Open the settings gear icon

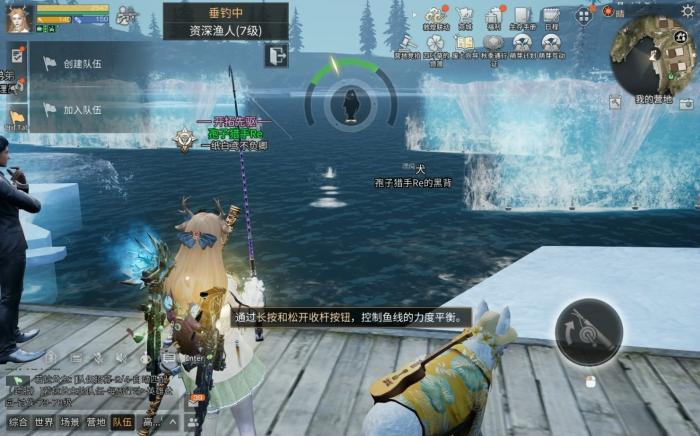(687, 10)
